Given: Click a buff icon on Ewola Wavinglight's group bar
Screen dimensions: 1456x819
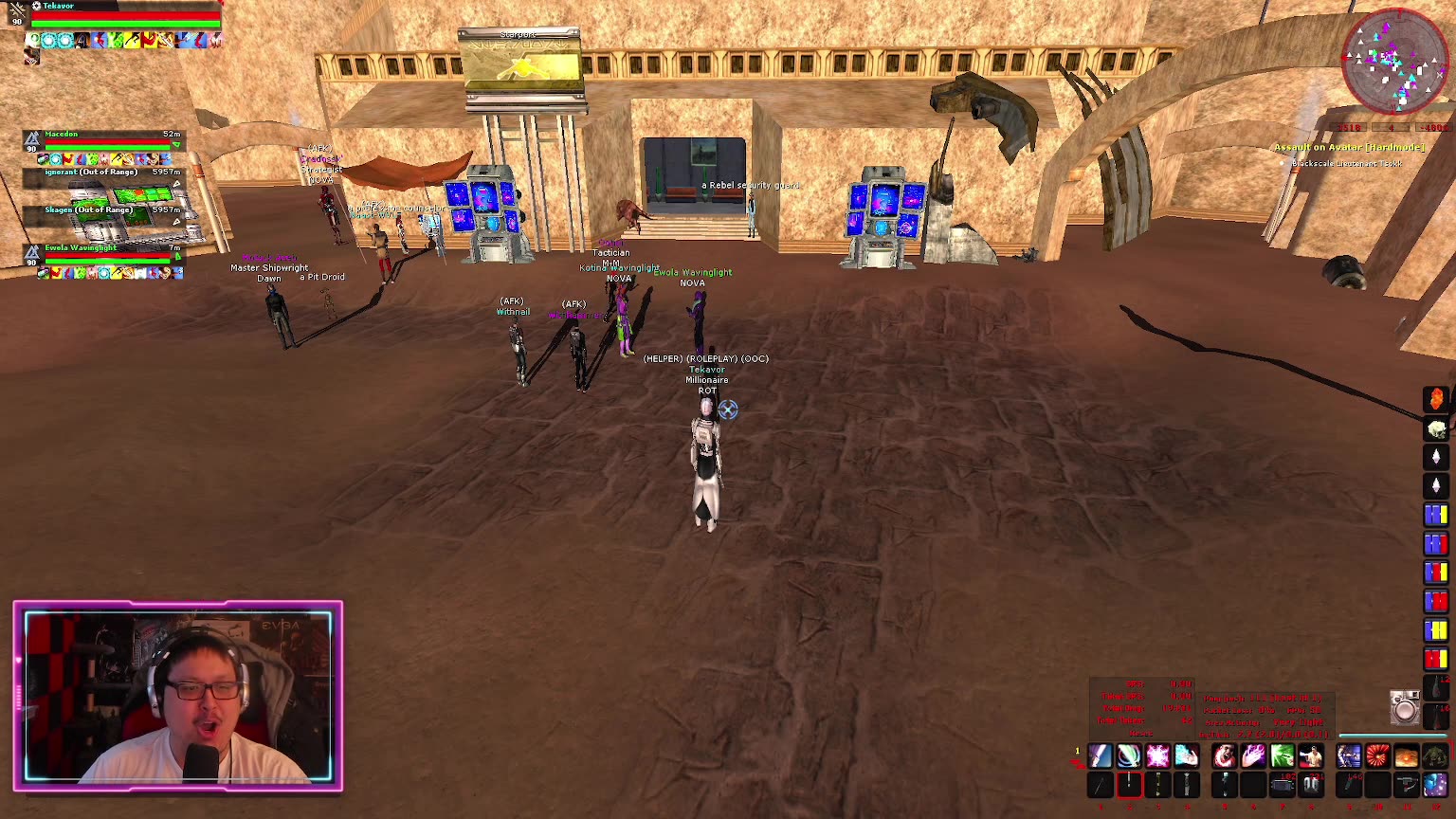Looking at the screenshot, I should (43, 272).
